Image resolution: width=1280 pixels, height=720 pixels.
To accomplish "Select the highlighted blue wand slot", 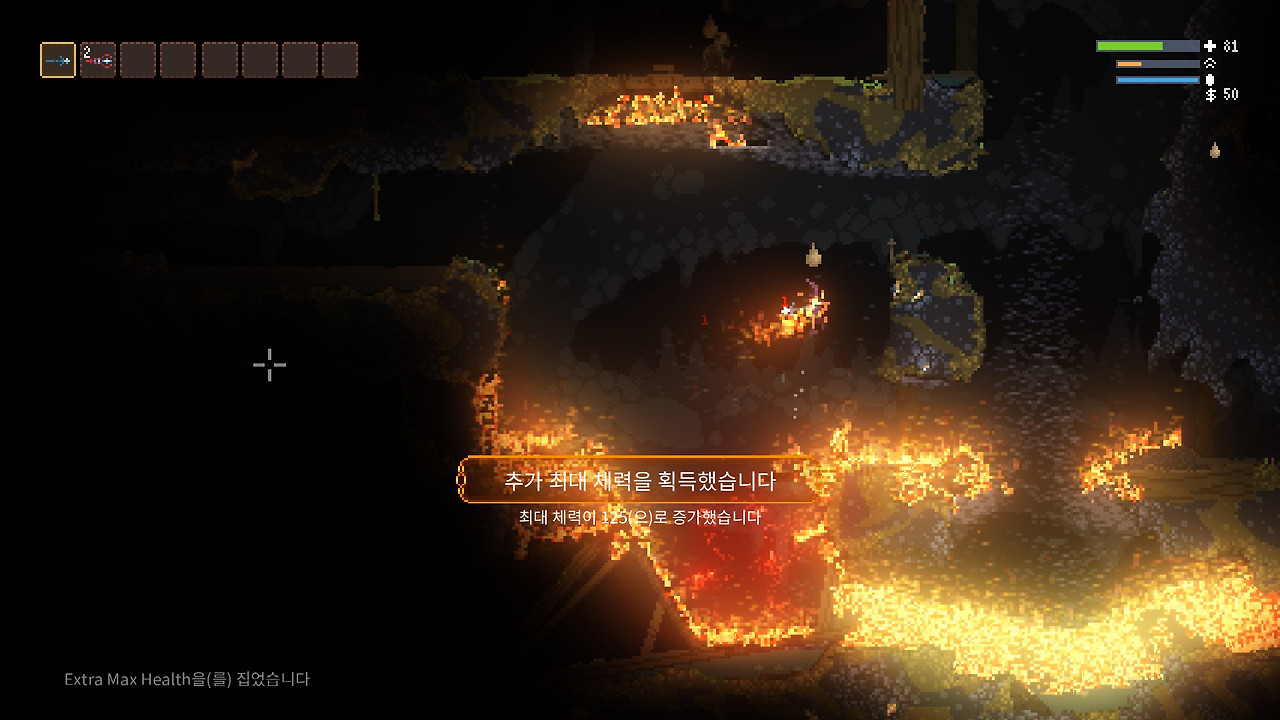I will pos(58,60).
